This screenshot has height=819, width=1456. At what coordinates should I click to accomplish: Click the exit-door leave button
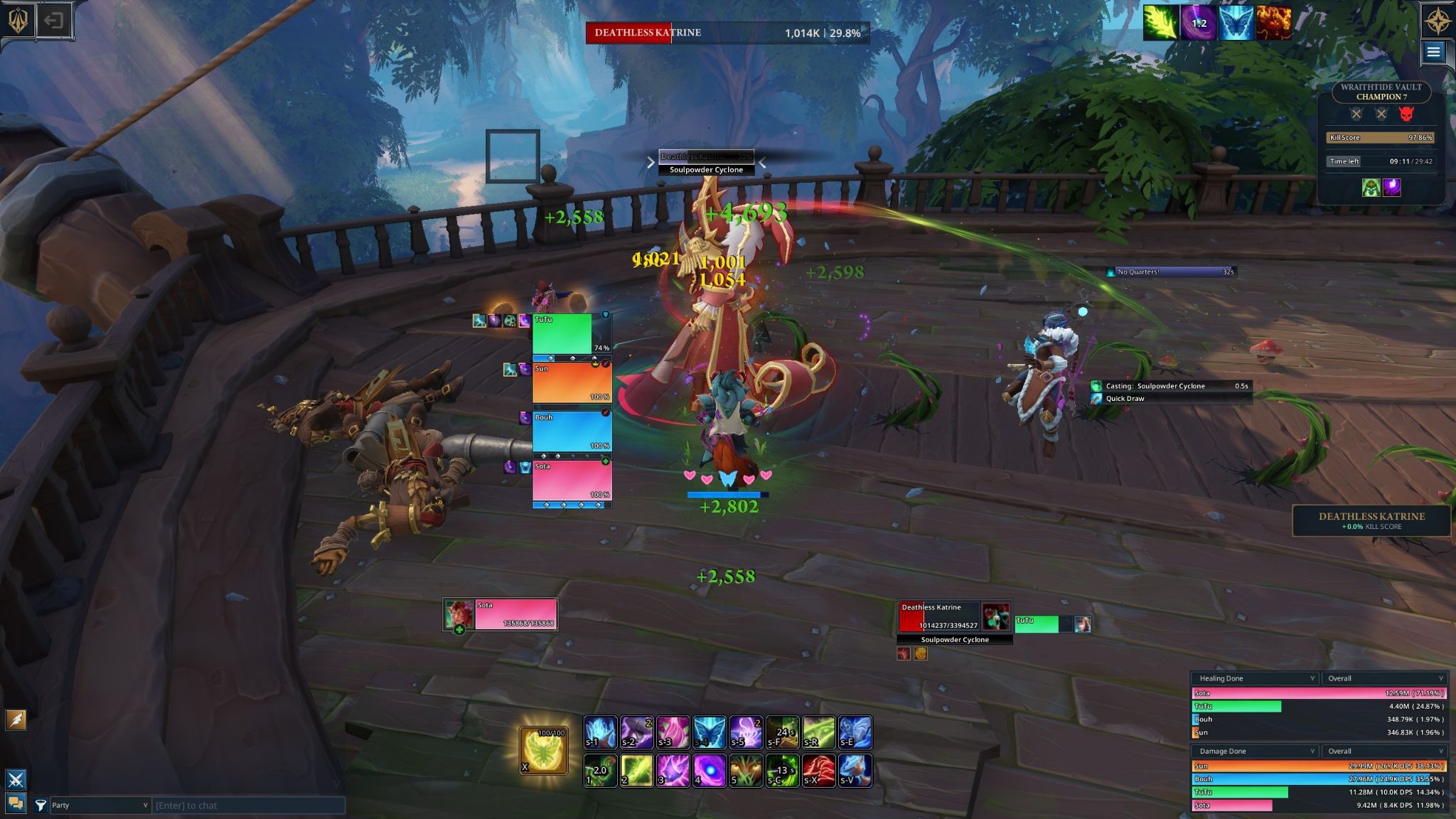(53, 20)
